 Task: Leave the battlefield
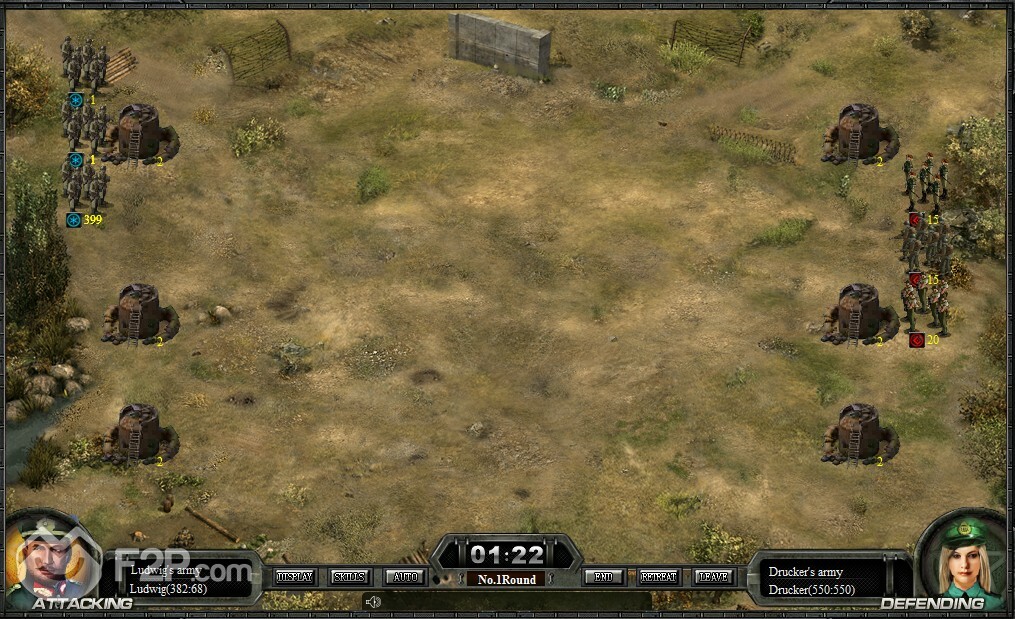pyautogui.click(x=713, y=577)
